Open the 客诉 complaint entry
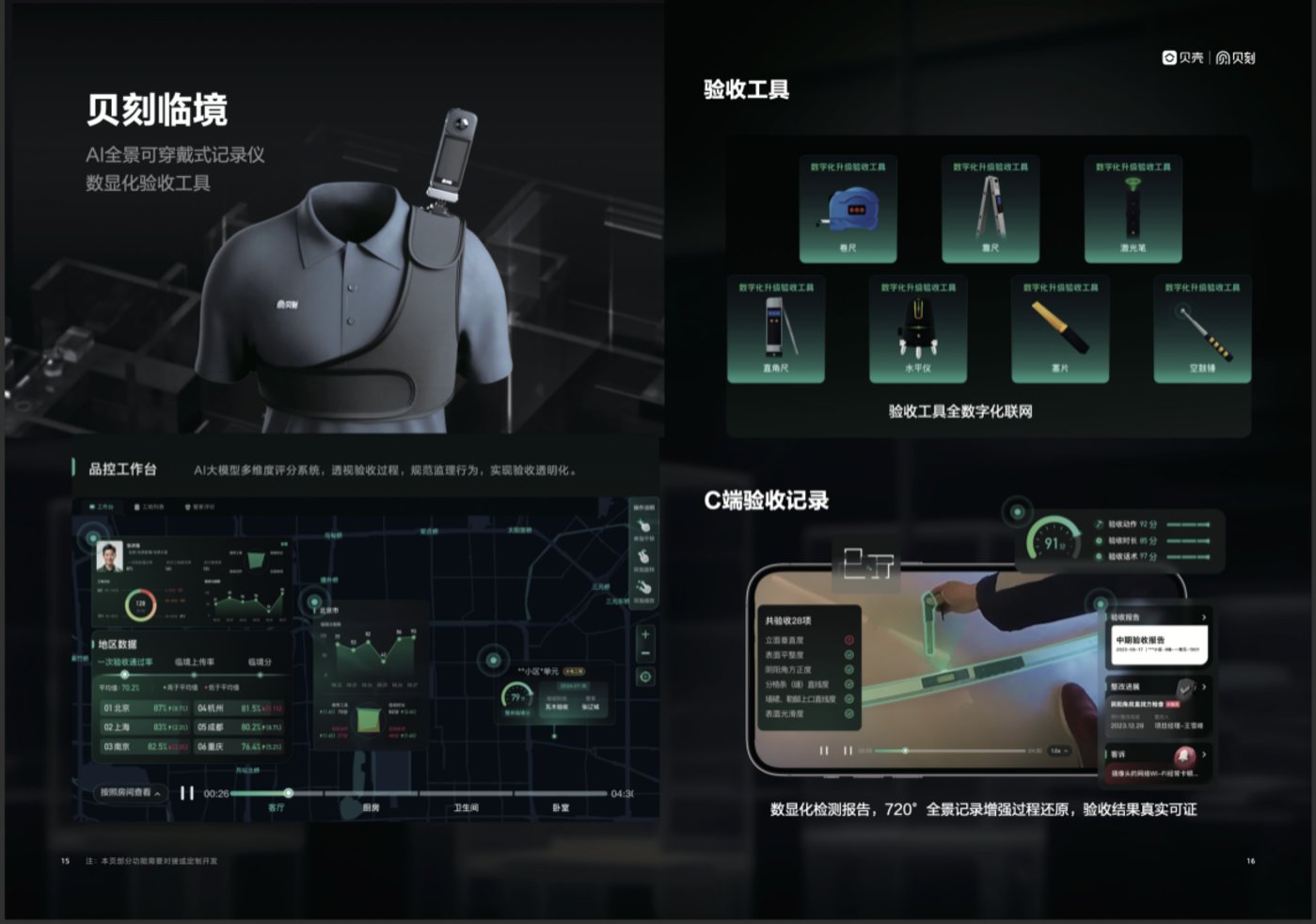Screen dimensions: 1316x924 (1204, 753)
